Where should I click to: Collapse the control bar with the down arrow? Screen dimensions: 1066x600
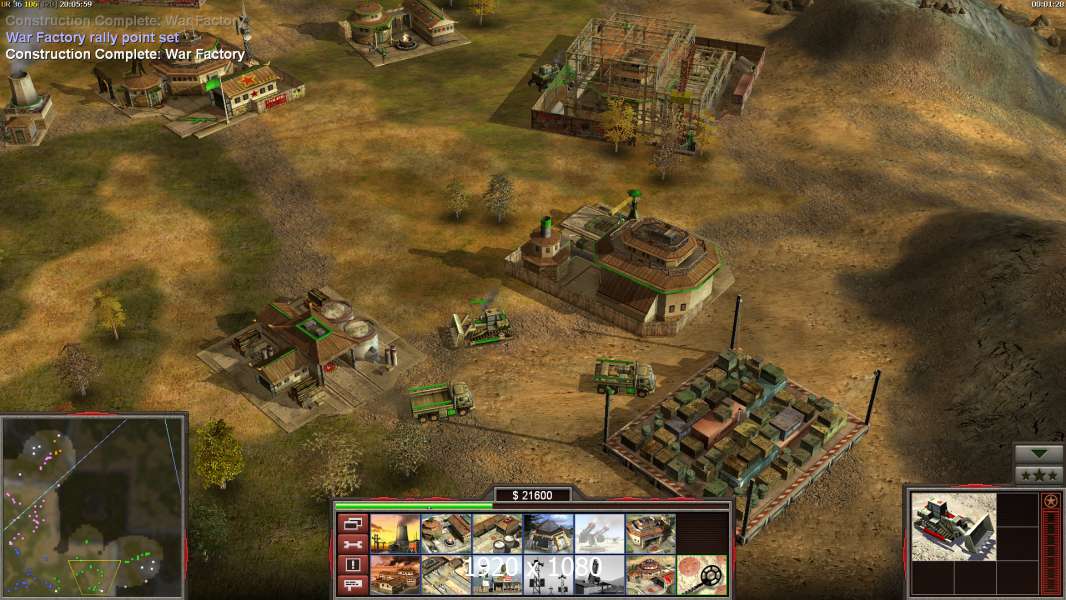click(1039, 454)
